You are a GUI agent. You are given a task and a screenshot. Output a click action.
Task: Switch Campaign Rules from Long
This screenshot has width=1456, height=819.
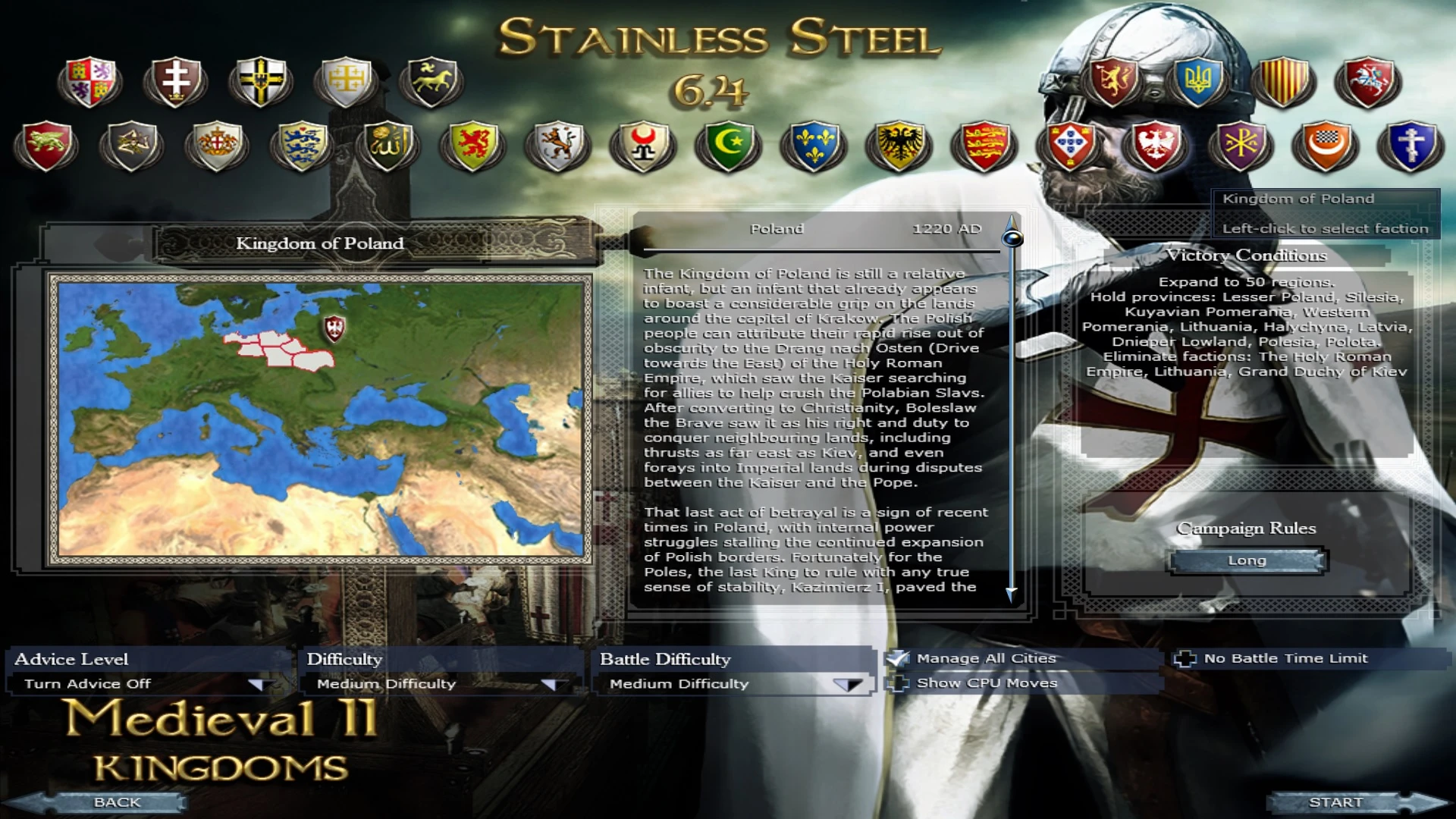pyautogui.click(x=1246, y=560)
